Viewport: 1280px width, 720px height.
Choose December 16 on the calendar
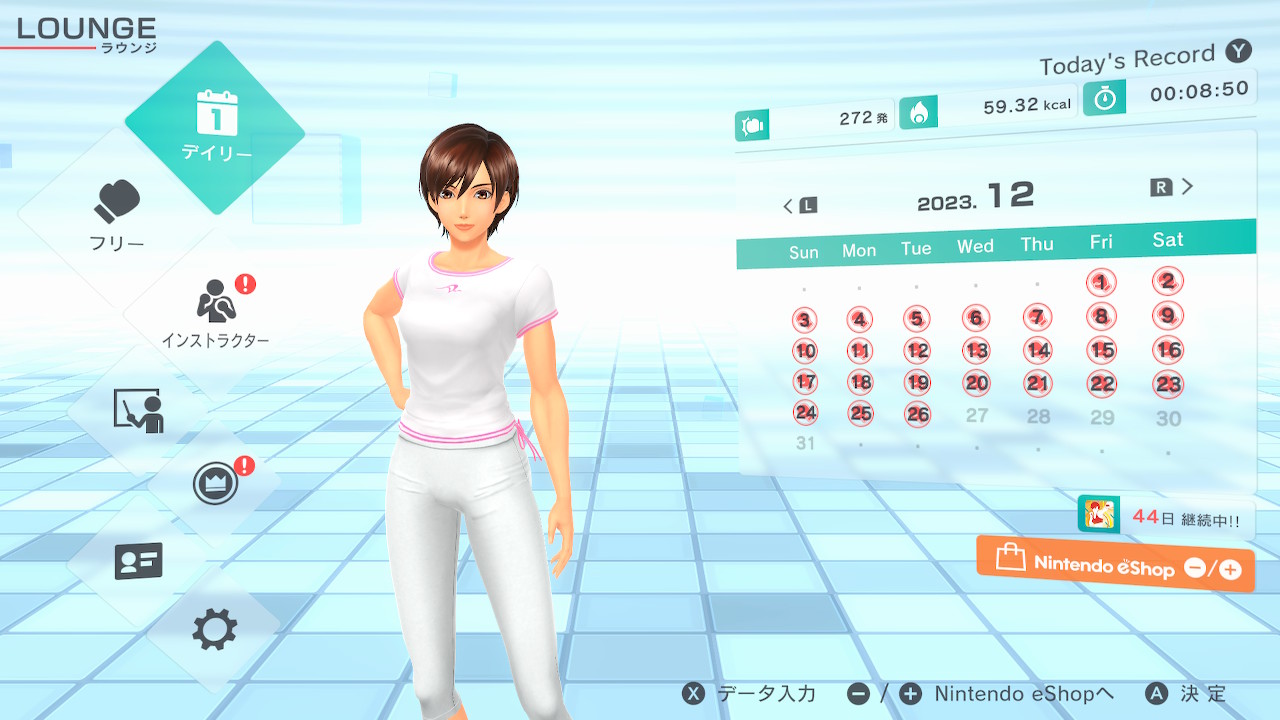(x=1168, y=350)
